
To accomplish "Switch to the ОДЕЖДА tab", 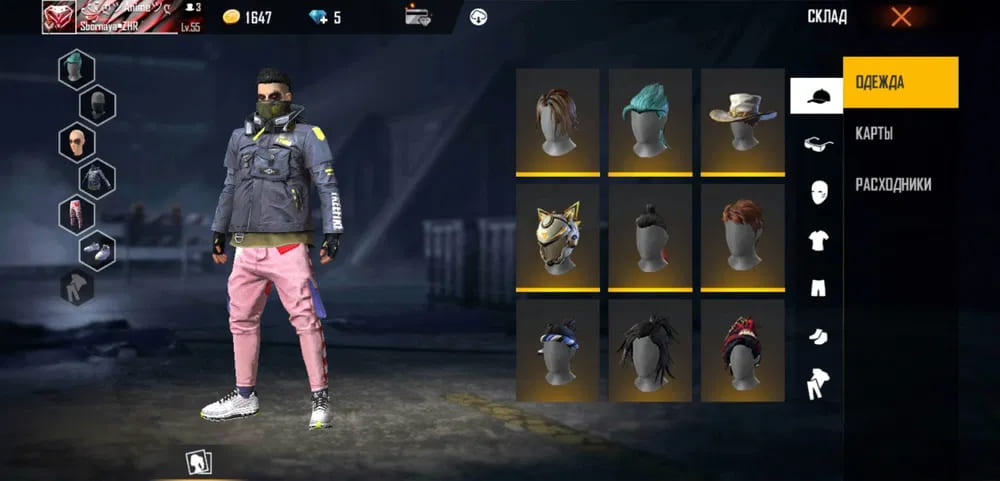I will 900,82.
